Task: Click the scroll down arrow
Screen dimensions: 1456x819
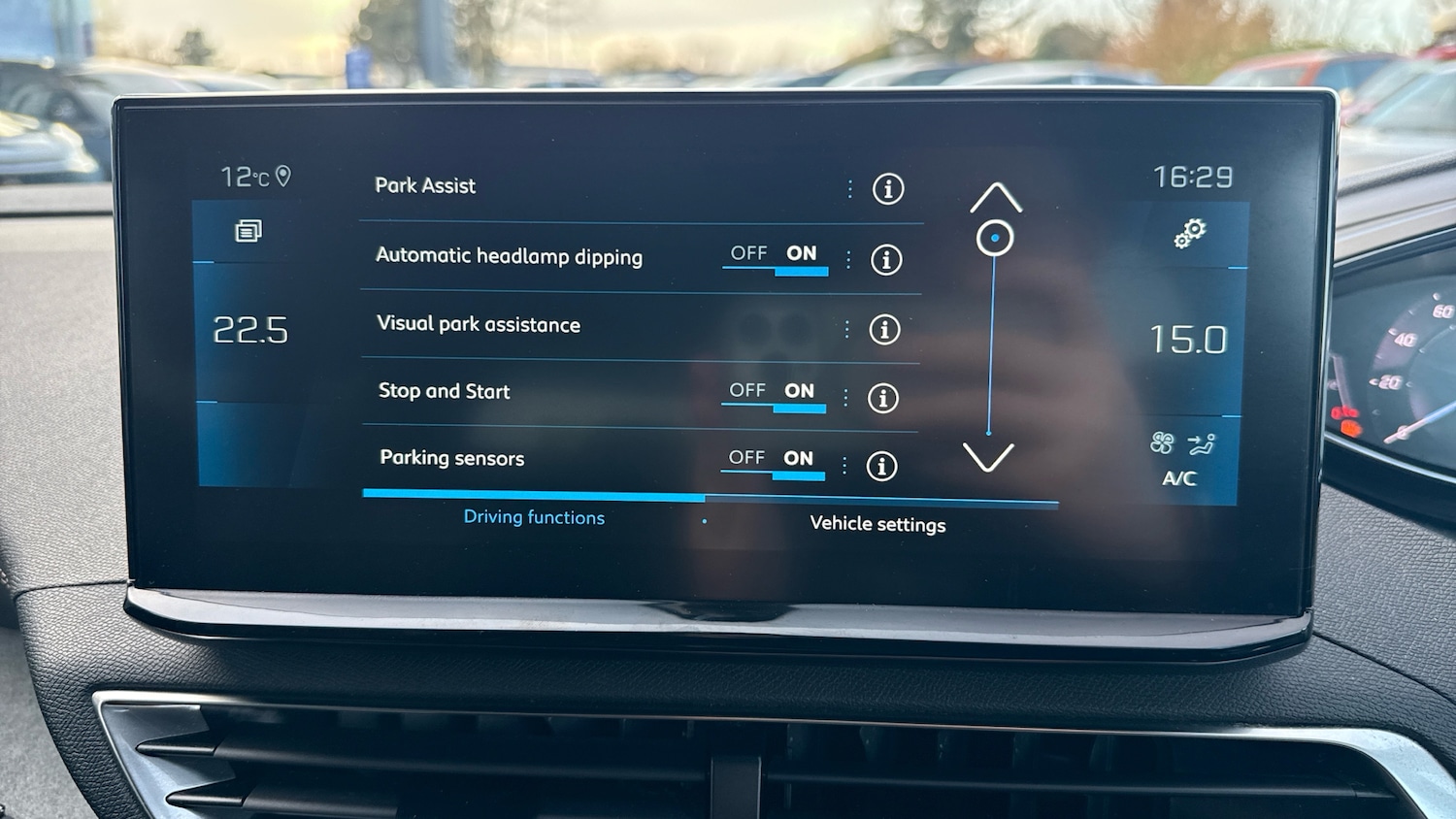Action: pos(988,456)
